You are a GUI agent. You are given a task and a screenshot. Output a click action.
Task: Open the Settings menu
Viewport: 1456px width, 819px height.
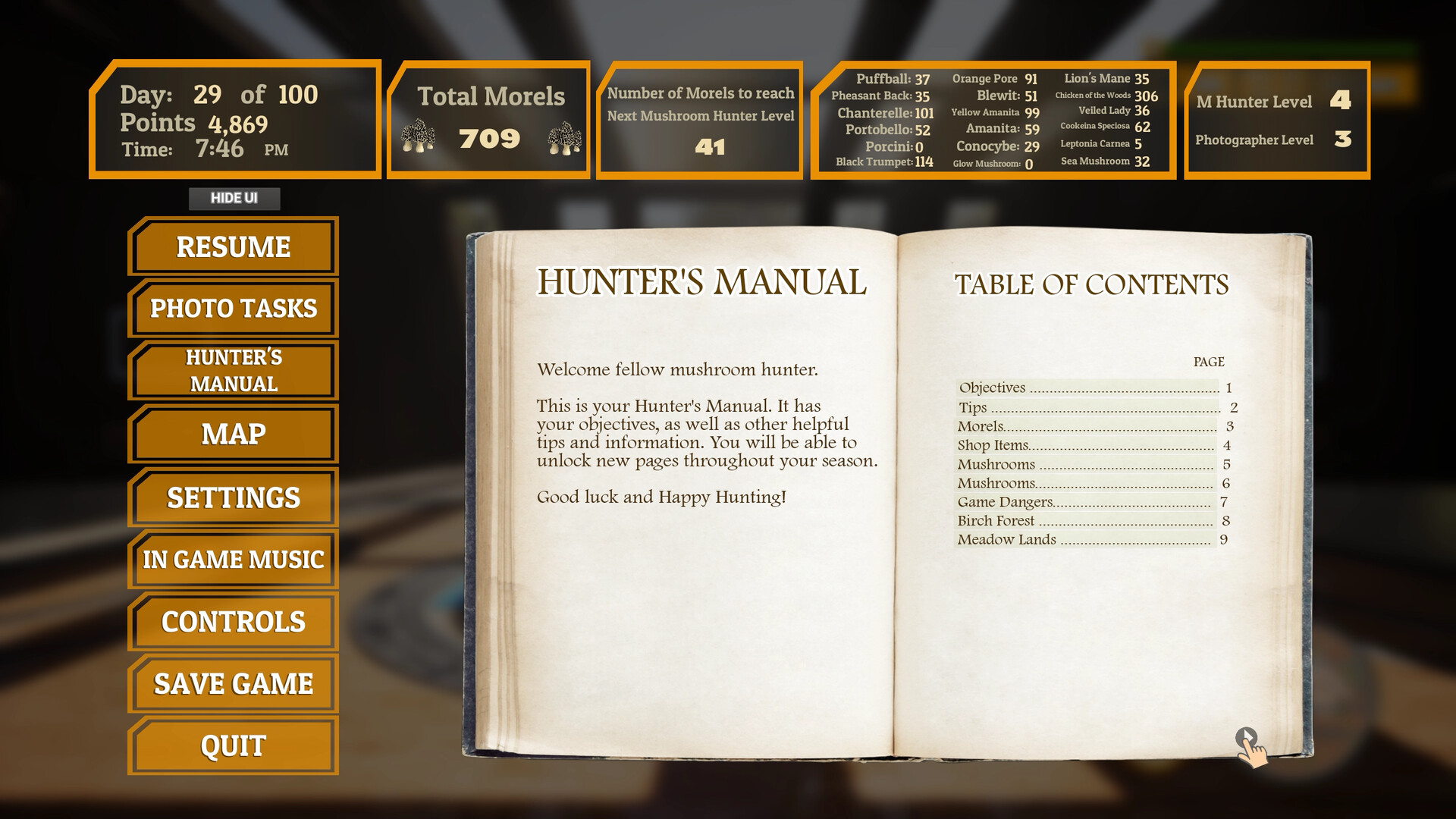point(232,498)
